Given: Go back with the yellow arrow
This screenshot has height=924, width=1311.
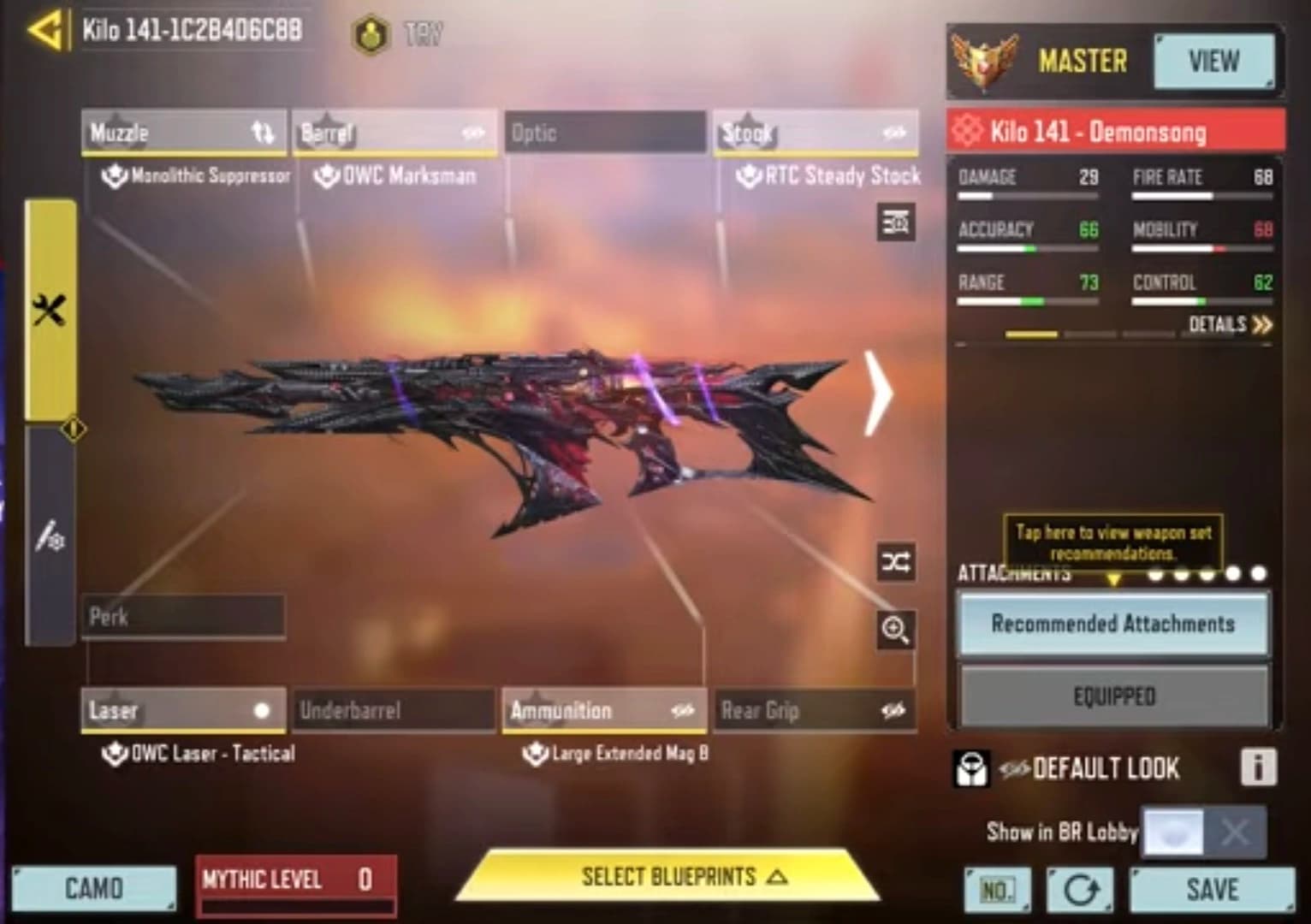Looking at the screenshot, I should click(x=44, y=32).
